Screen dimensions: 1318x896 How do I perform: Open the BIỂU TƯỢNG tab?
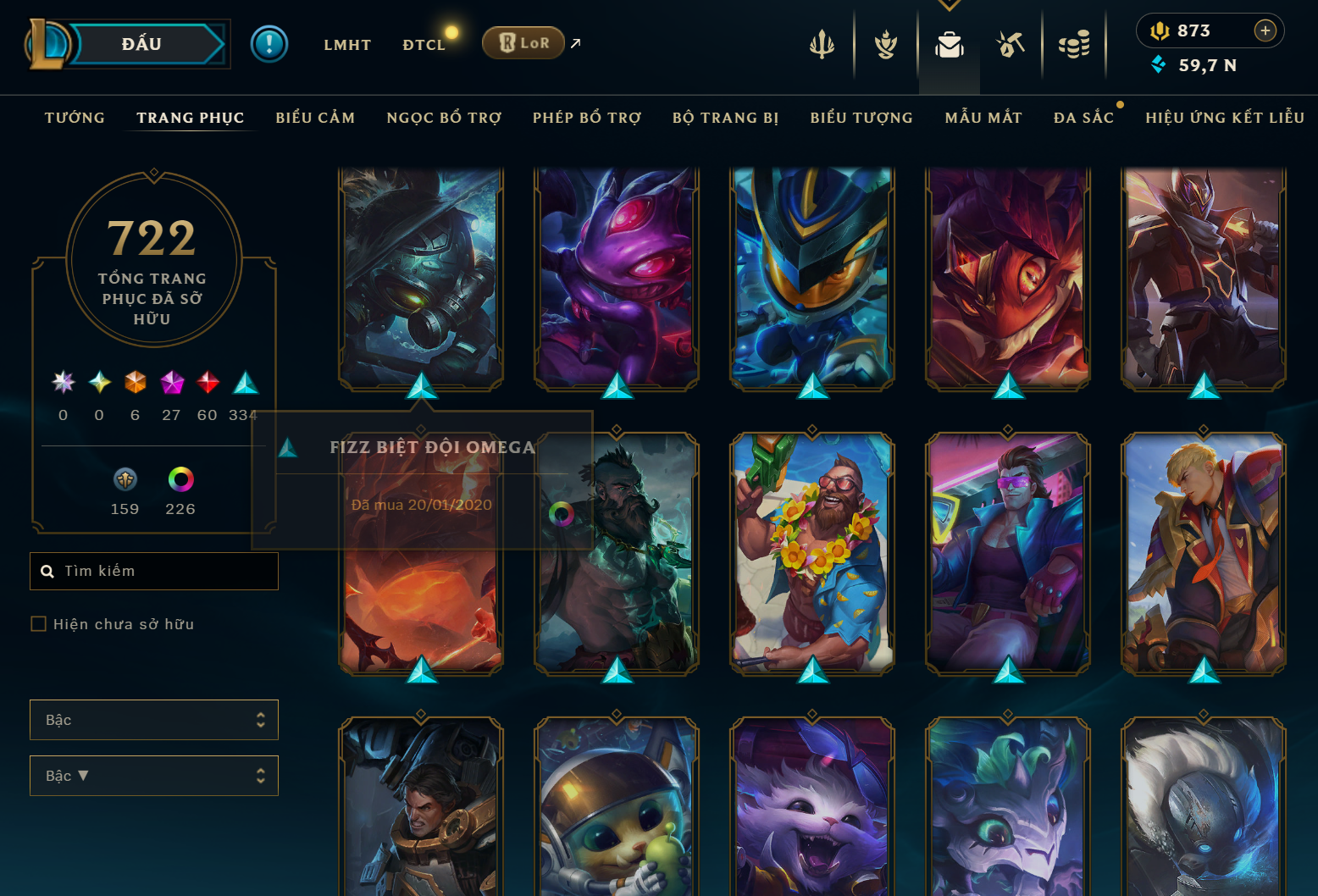pos(861,118)
